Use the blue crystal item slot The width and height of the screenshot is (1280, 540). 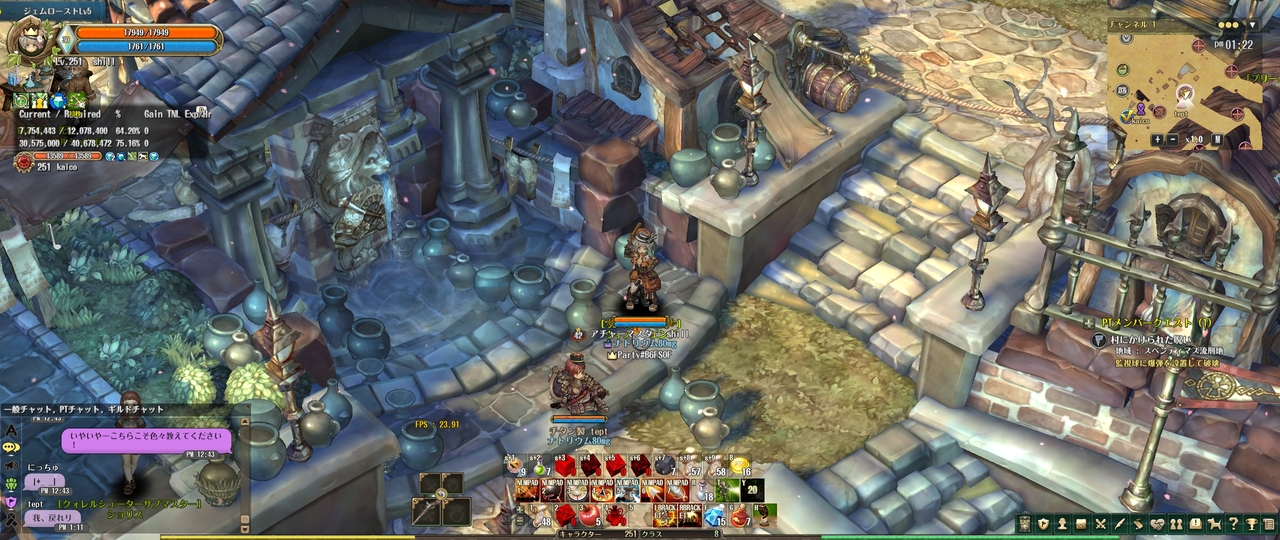712,516
